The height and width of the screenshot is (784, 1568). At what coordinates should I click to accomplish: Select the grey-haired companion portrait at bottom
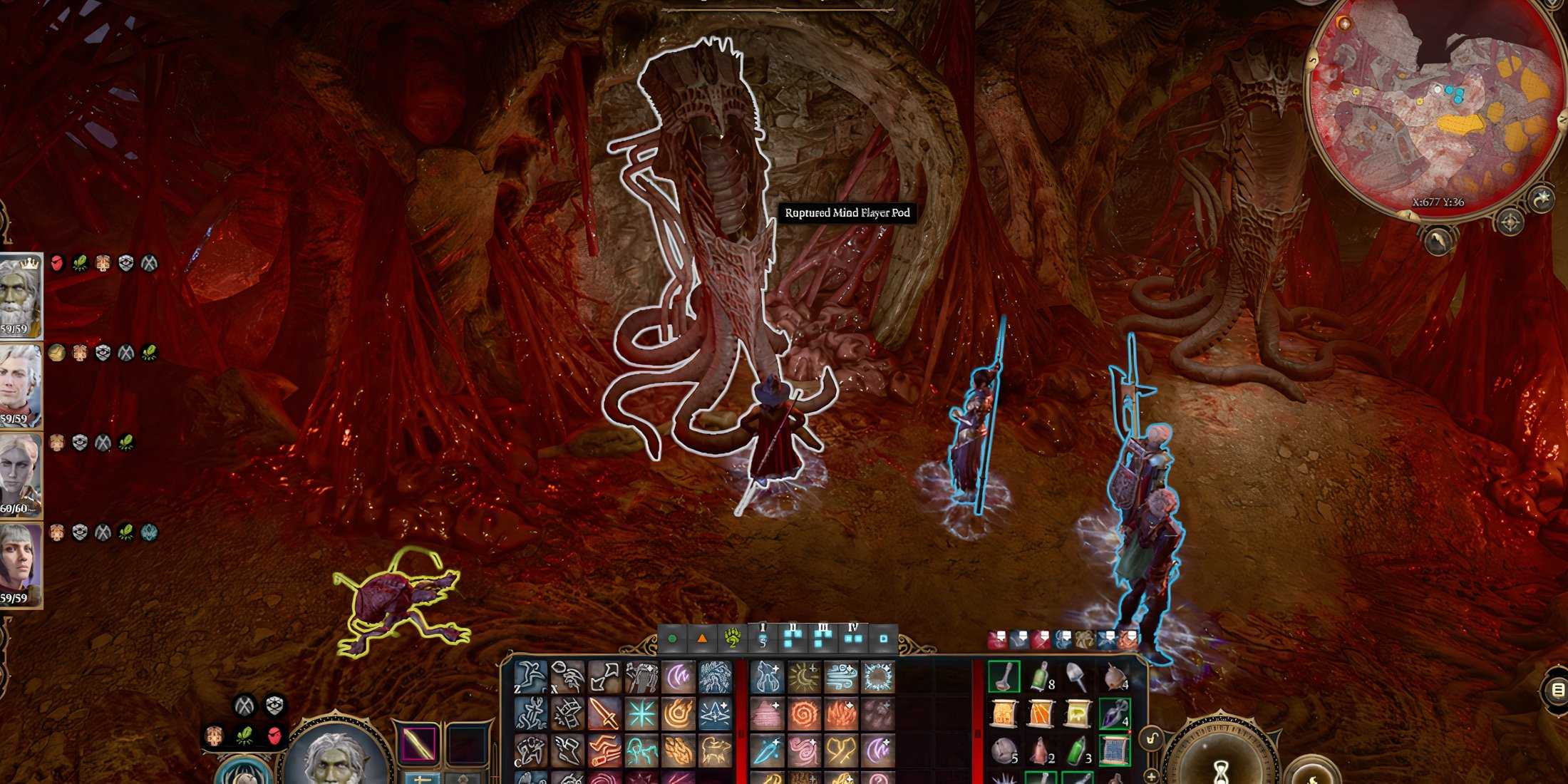coord(20,563)
